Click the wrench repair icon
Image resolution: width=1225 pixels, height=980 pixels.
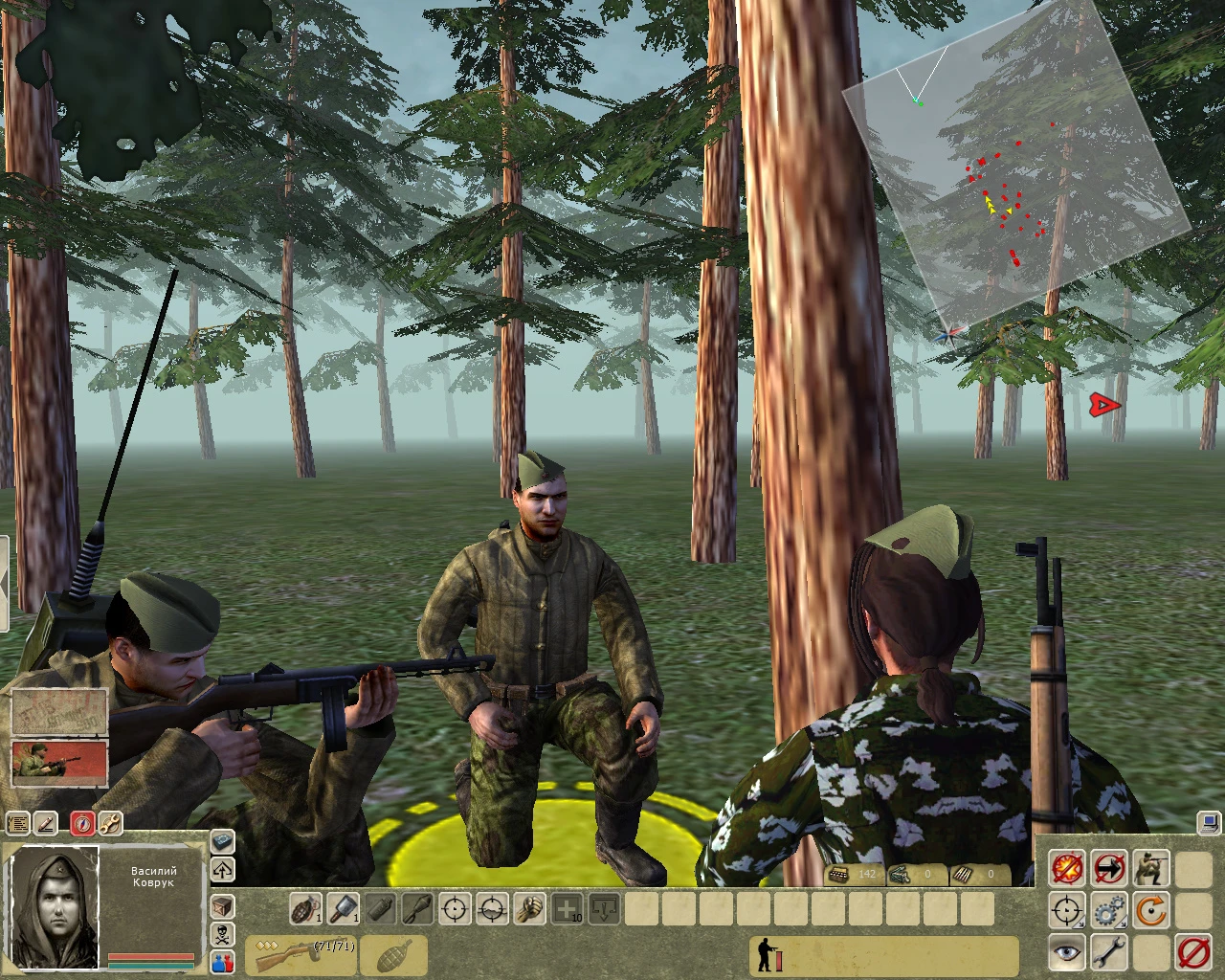tap(1109, 952)
